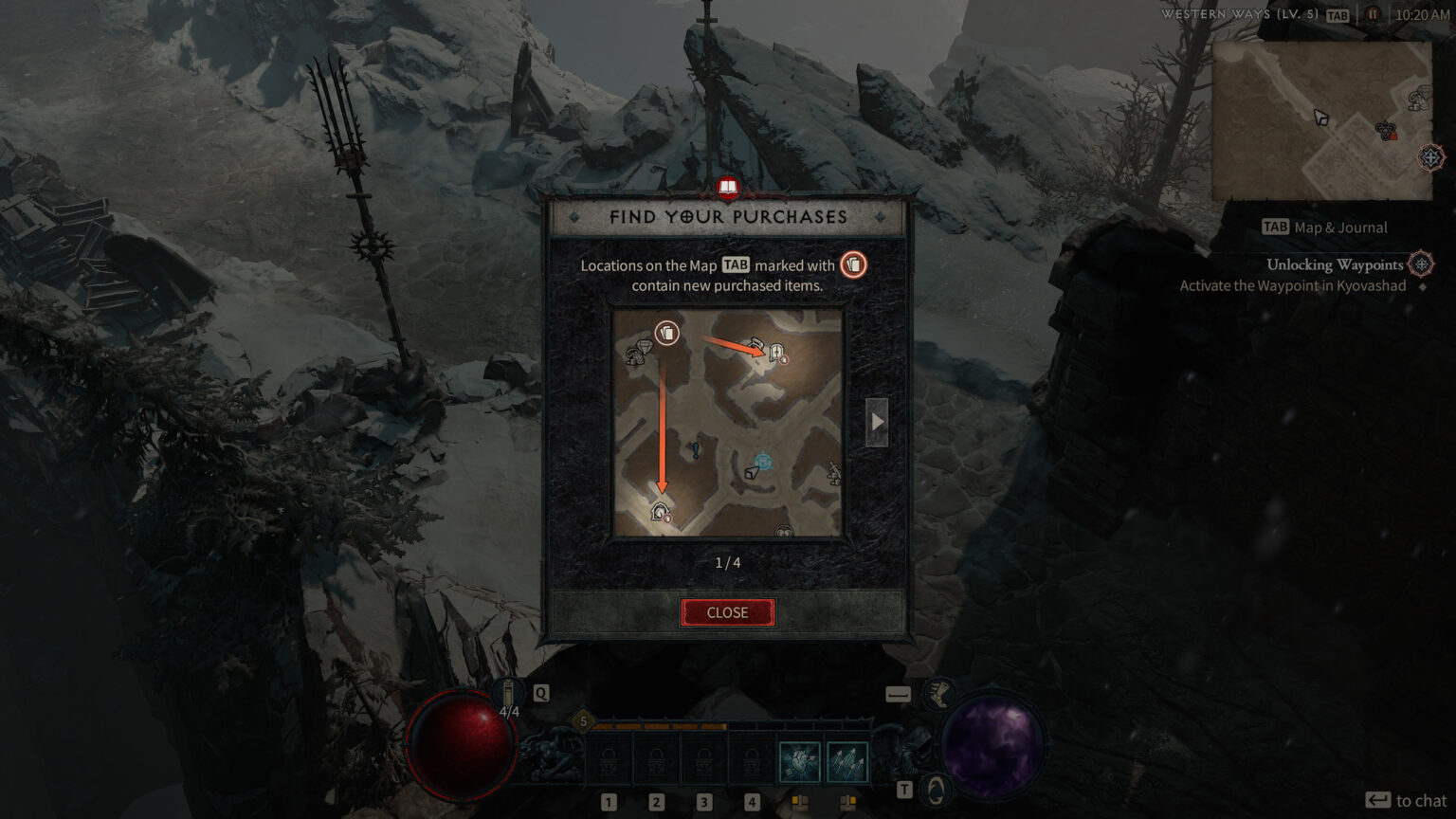The image size is (1456, 819).
Task: Select the jeweler gem icon on the map preview
Action: coord(642,349)
